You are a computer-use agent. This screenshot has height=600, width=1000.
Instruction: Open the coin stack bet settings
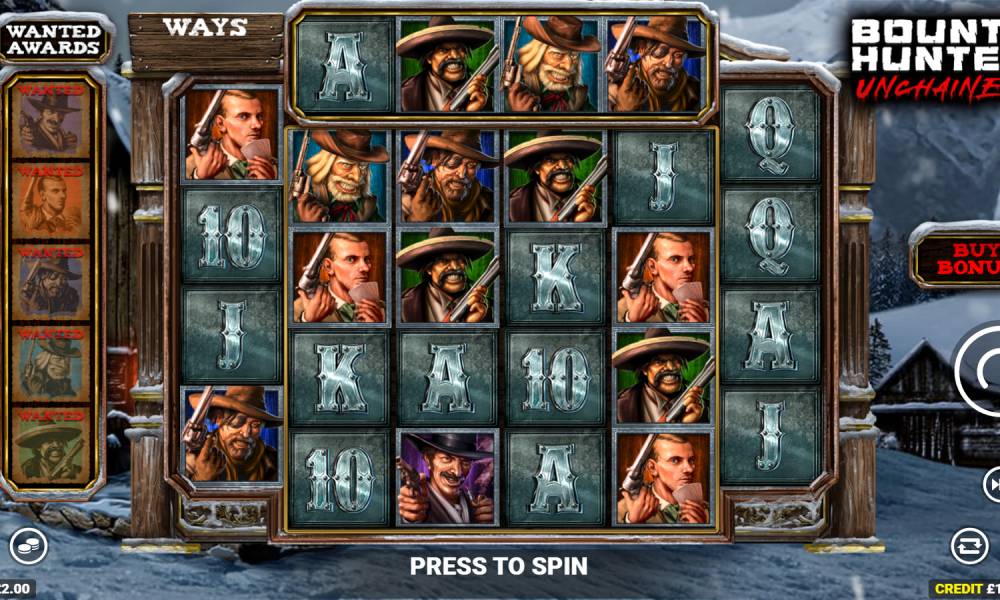[x=27, y=546]
